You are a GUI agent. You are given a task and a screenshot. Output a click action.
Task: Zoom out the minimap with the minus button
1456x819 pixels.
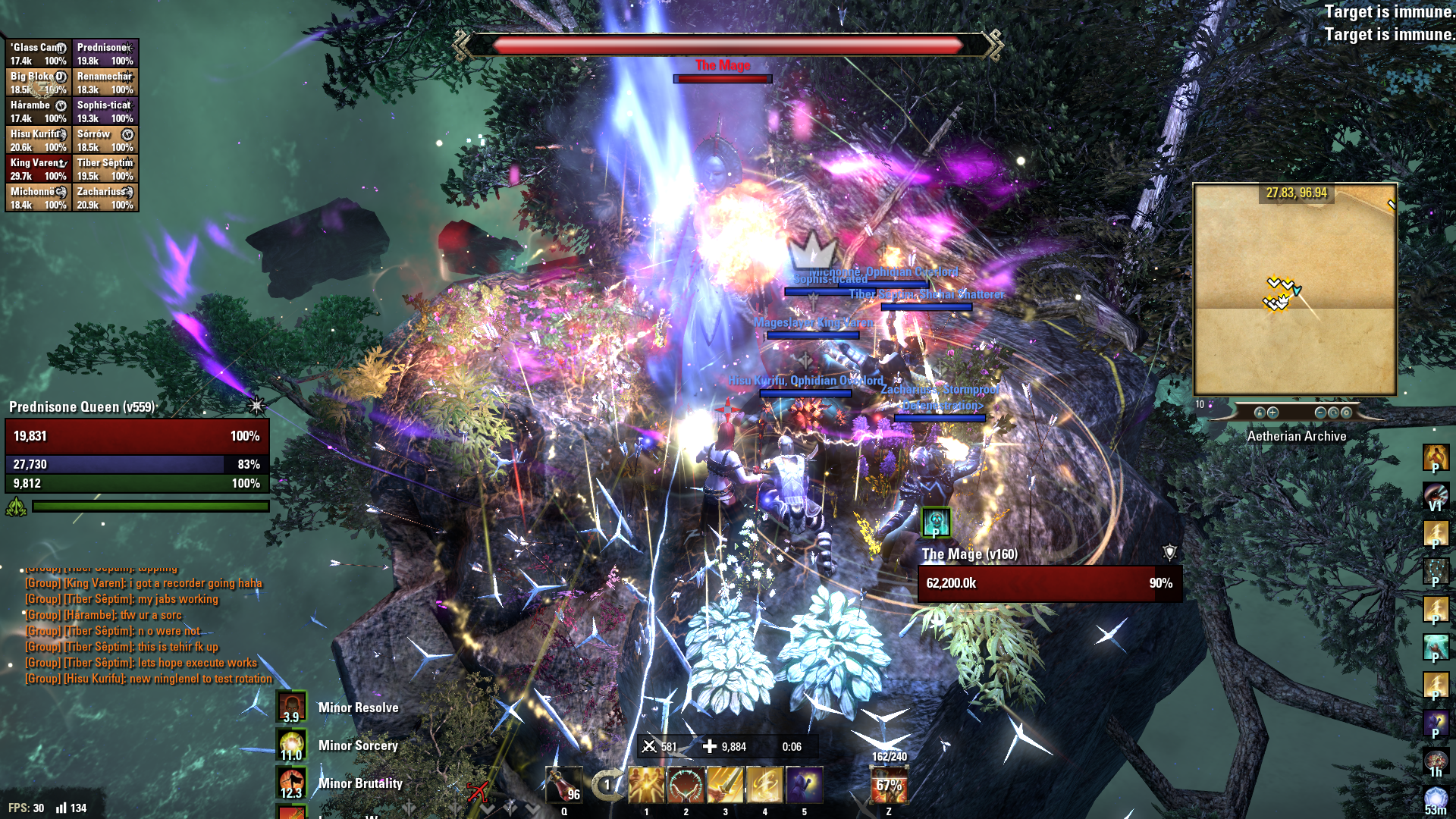1320,413
